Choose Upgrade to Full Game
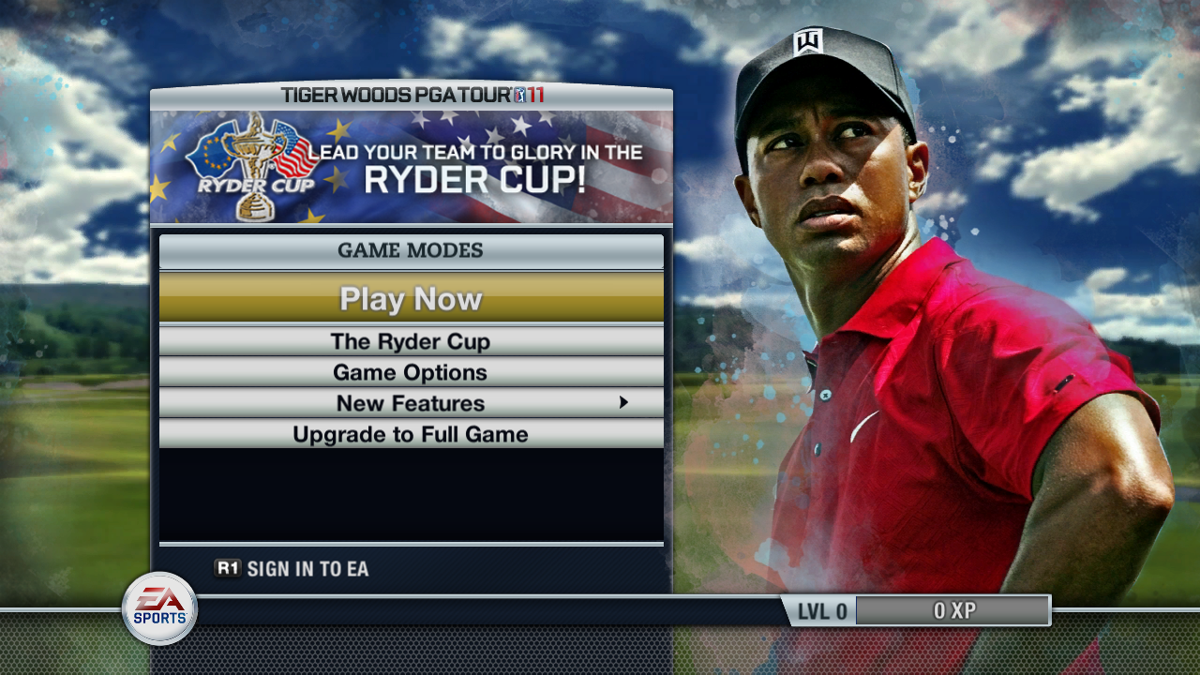 point(411,434)
